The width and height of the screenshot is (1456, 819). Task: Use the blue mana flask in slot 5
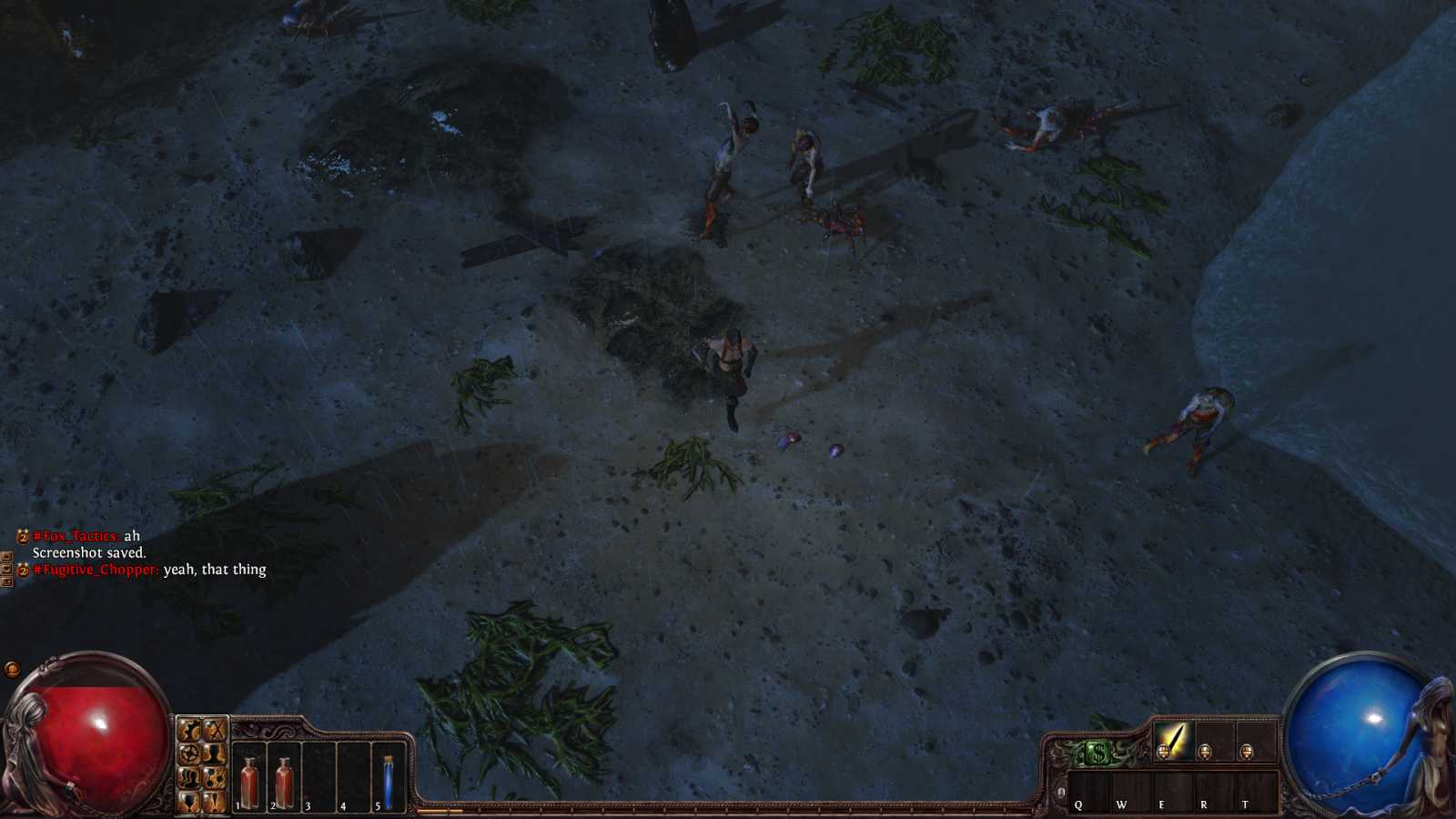click(x=388, y=781)
